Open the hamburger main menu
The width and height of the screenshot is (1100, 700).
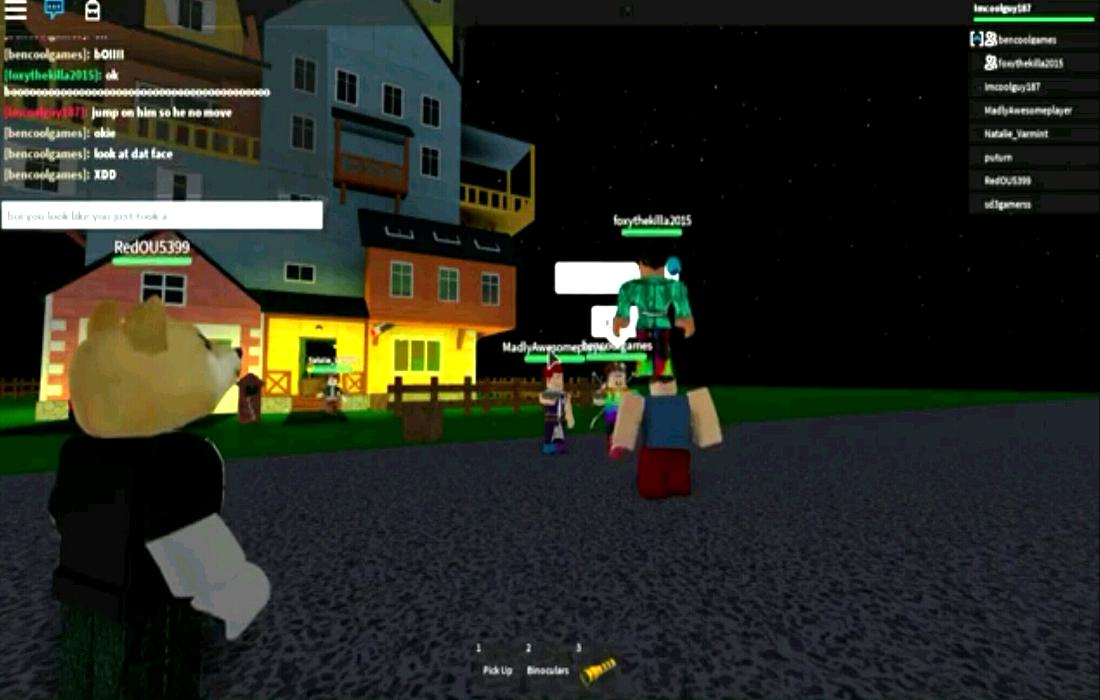(x=15, y=10)
